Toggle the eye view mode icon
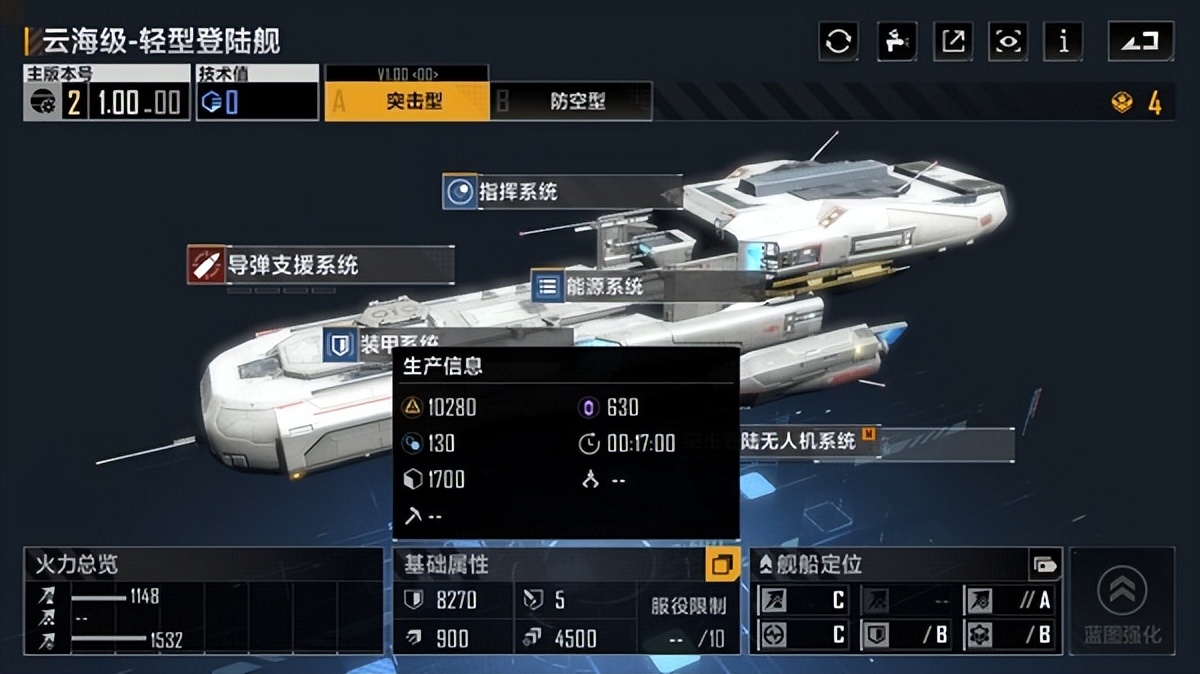Screen dimensions: 1200x674 1008,42
